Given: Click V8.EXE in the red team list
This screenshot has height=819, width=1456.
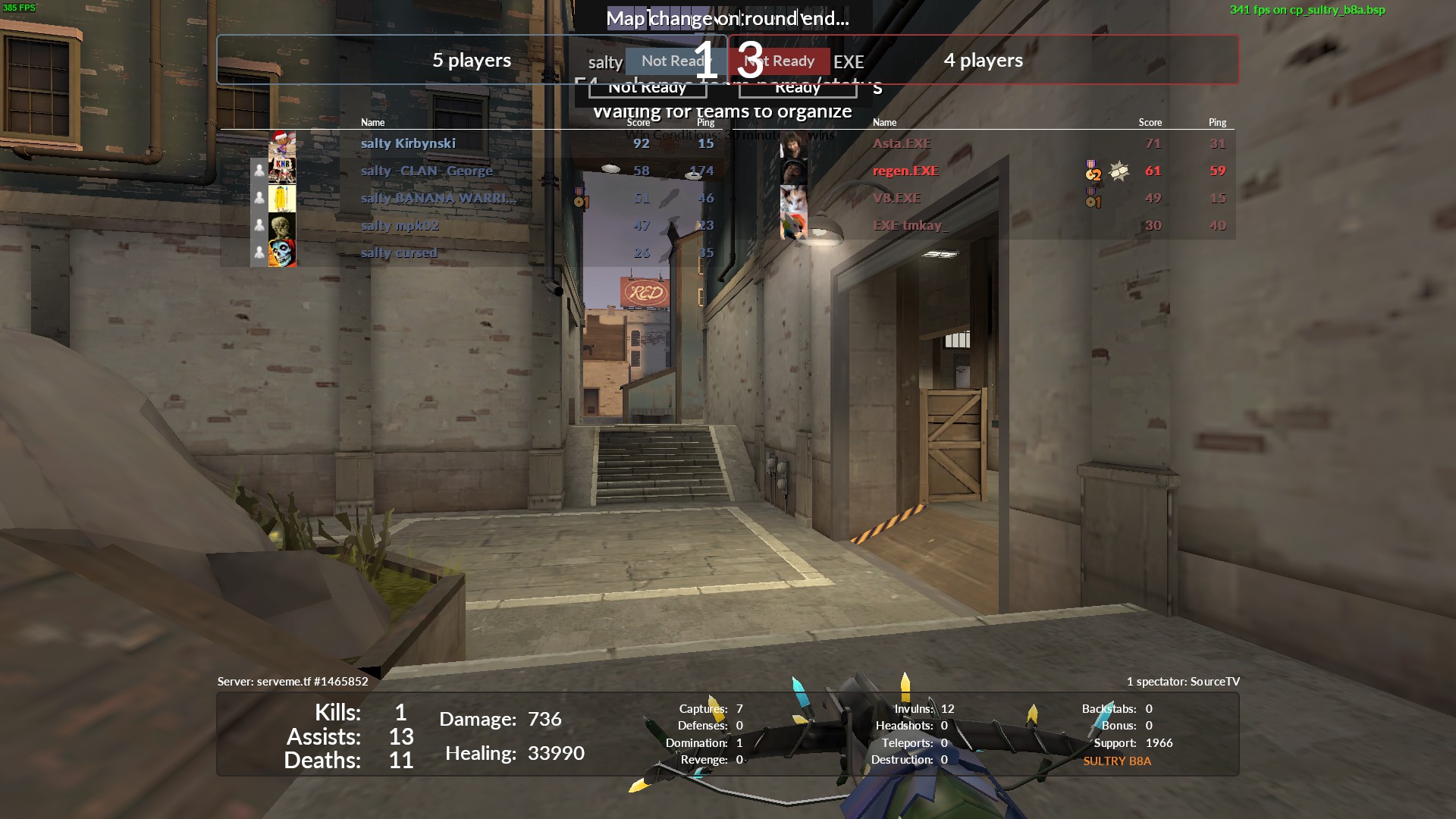Looking at the screenshot, I should [896, 198].
